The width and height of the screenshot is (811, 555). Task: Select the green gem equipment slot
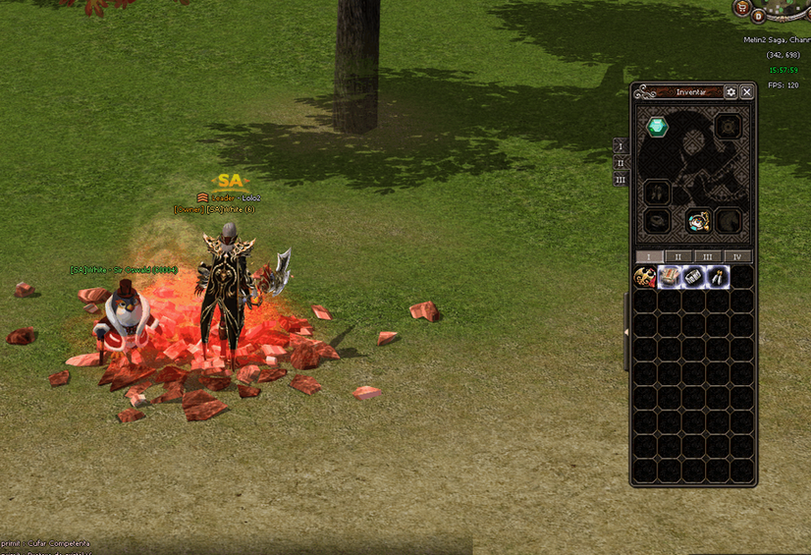tap(656, 127)
